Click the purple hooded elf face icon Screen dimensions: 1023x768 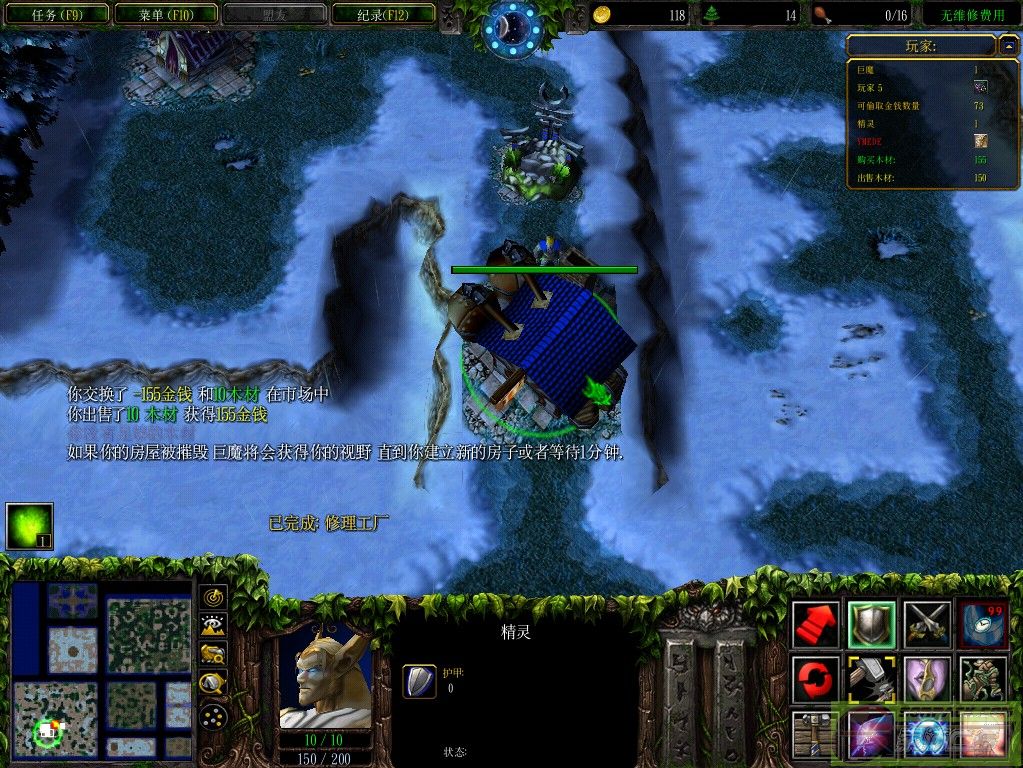pos(925,679)
